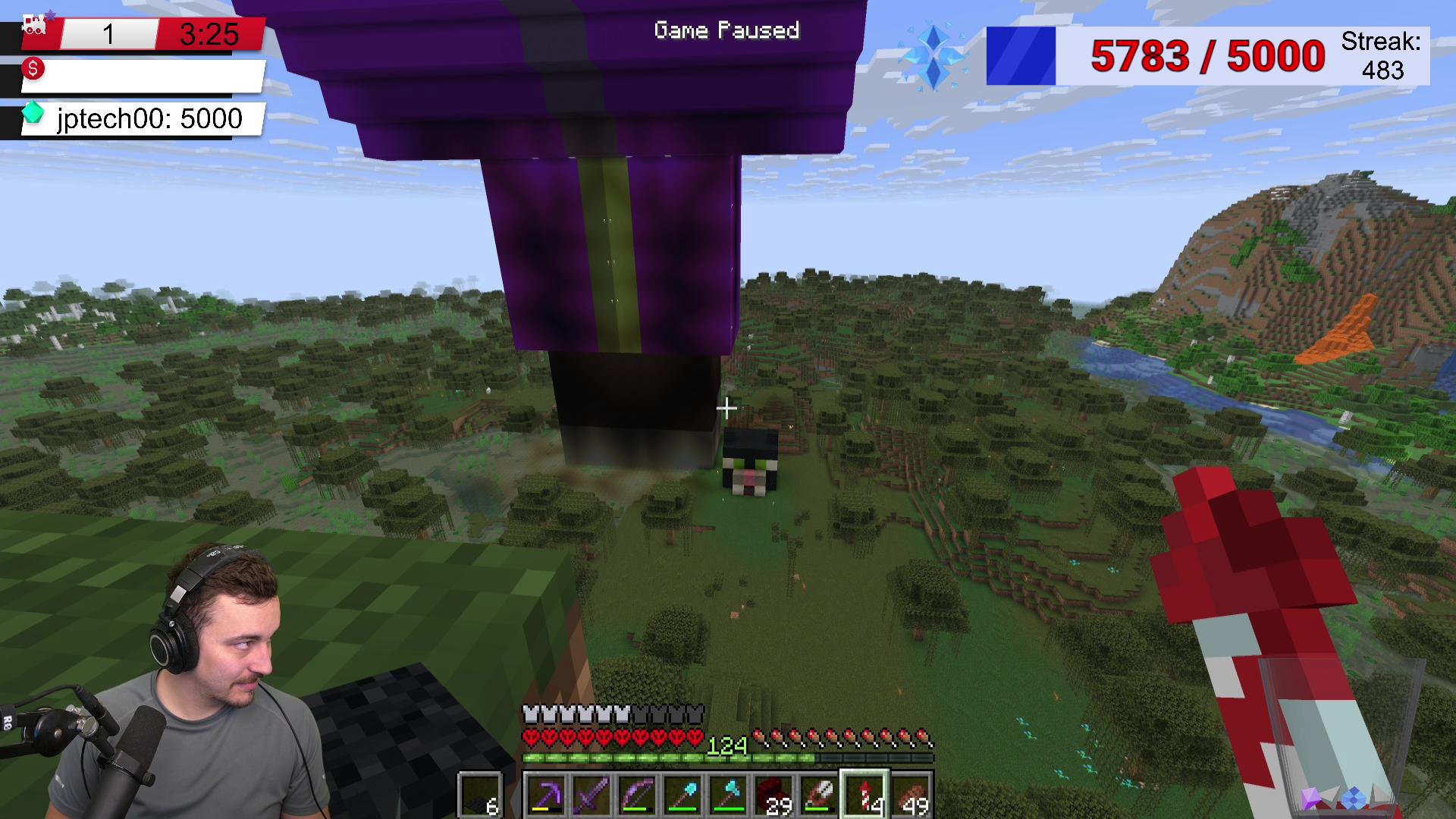1456x819 pixels.
Task: Select the diamond axe slot
Action: [727, 795]
